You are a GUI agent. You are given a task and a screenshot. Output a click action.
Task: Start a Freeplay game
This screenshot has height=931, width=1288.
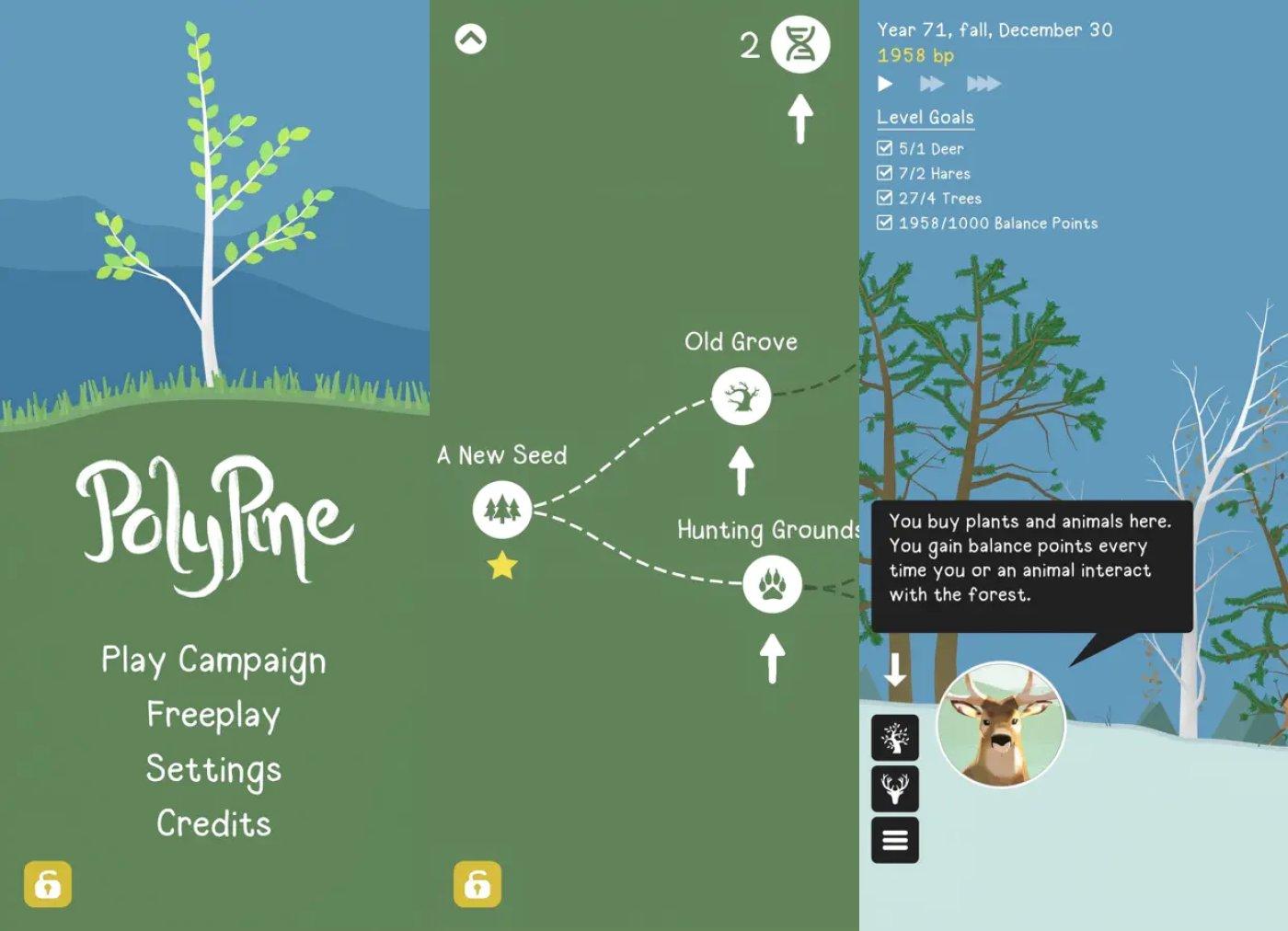213,715
